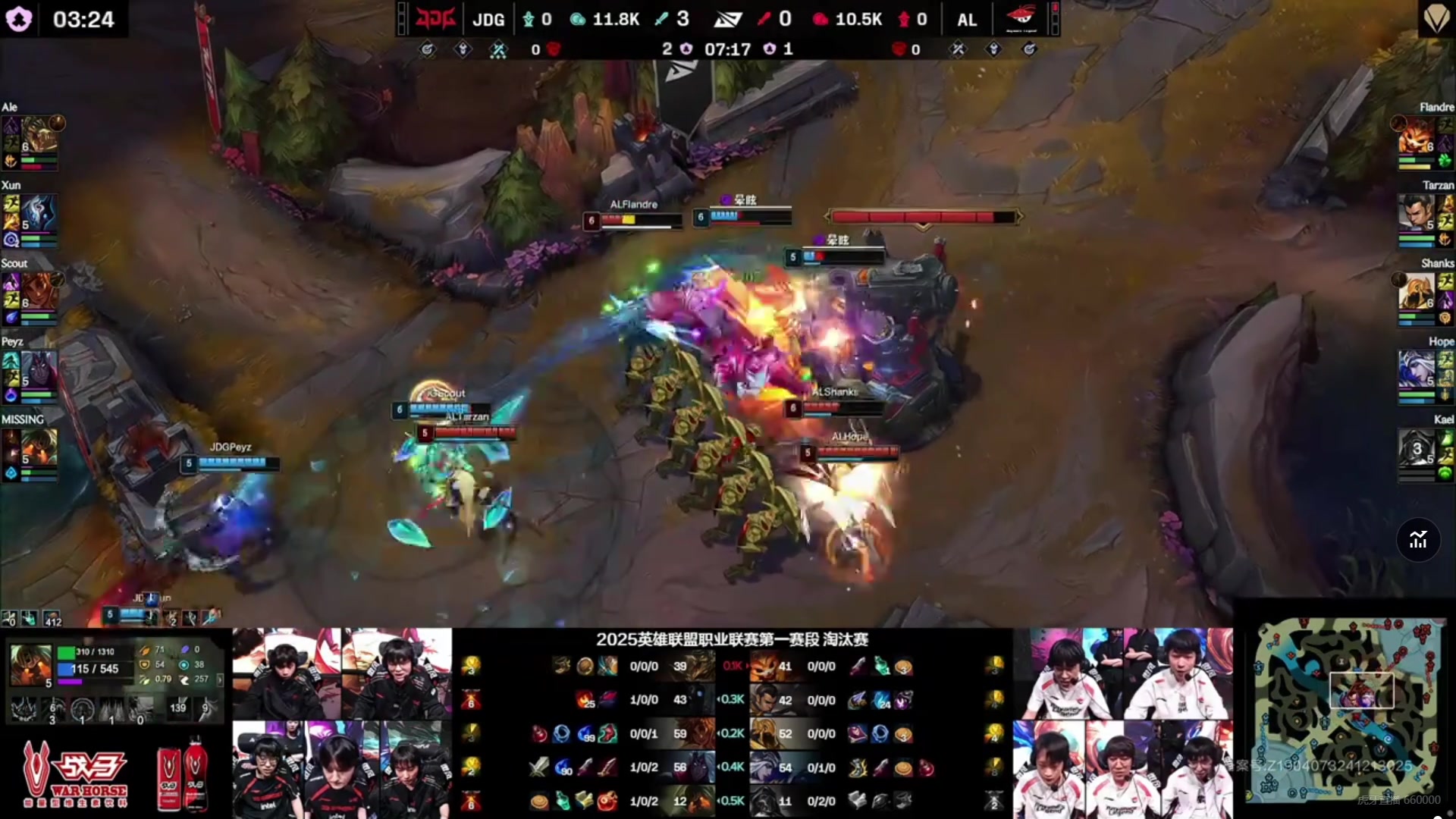
Task: Click the round pink logo beside the clock
Action: tap(19, 19)
